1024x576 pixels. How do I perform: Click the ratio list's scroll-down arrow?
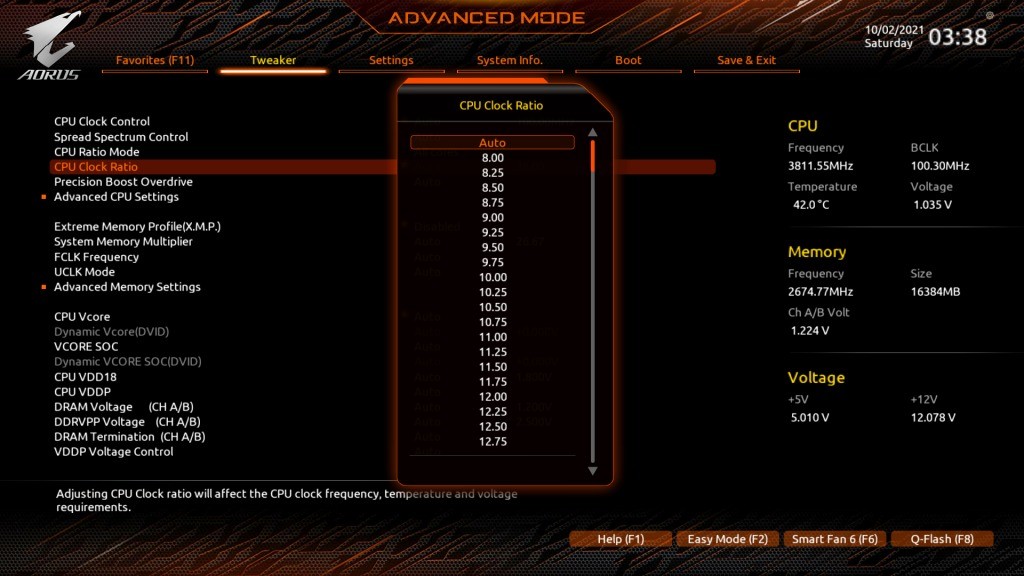[592, 470]
